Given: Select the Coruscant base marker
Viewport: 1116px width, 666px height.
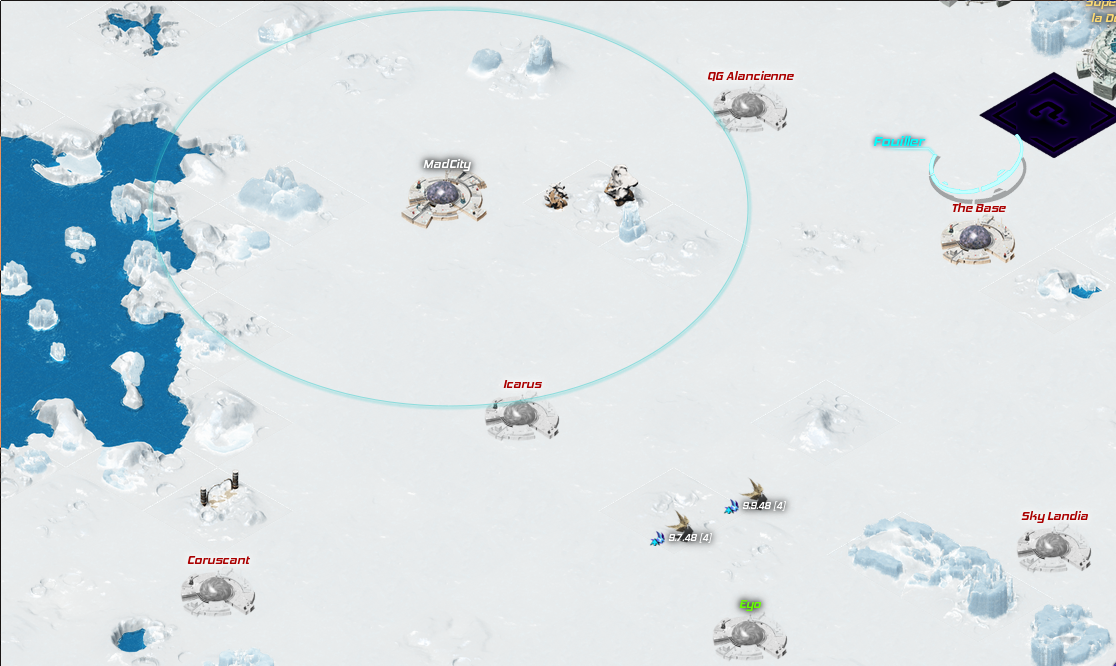Looking at the screenshot, I should click(x=217, y=592).
